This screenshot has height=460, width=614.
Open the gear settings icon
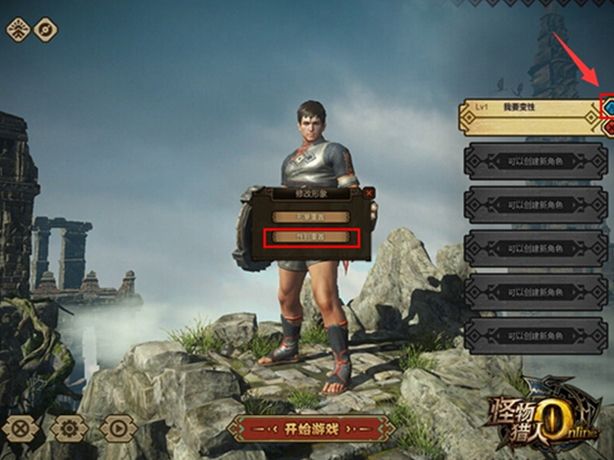point(70,428)
